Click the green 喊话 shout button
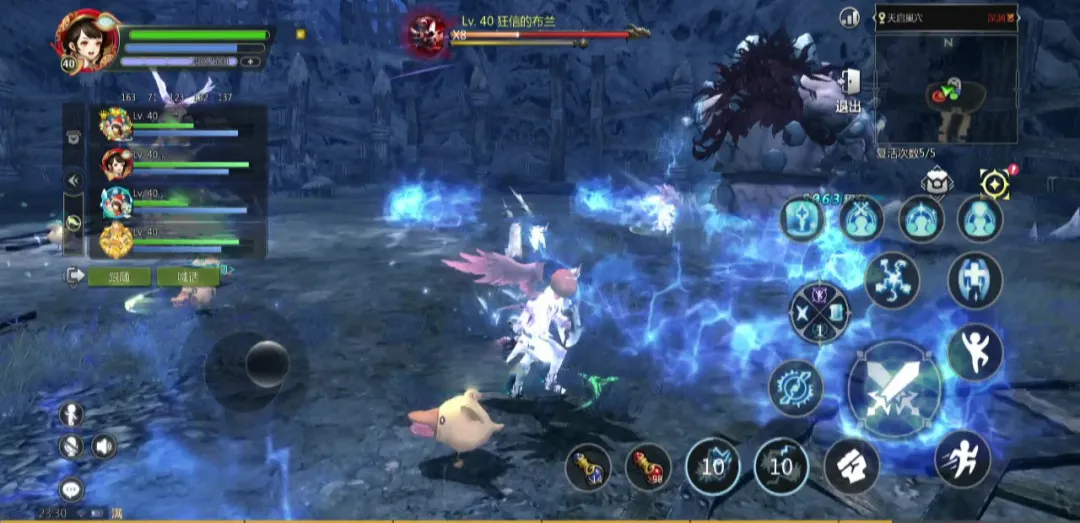This screenshot has width=1080, height=523. click(x=188, y=276)
